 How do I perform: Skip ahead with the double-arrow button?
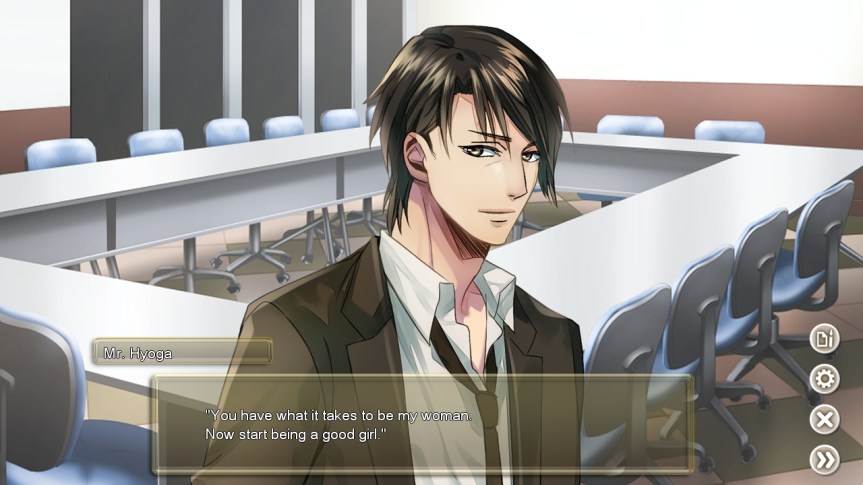tap(824, 459)
